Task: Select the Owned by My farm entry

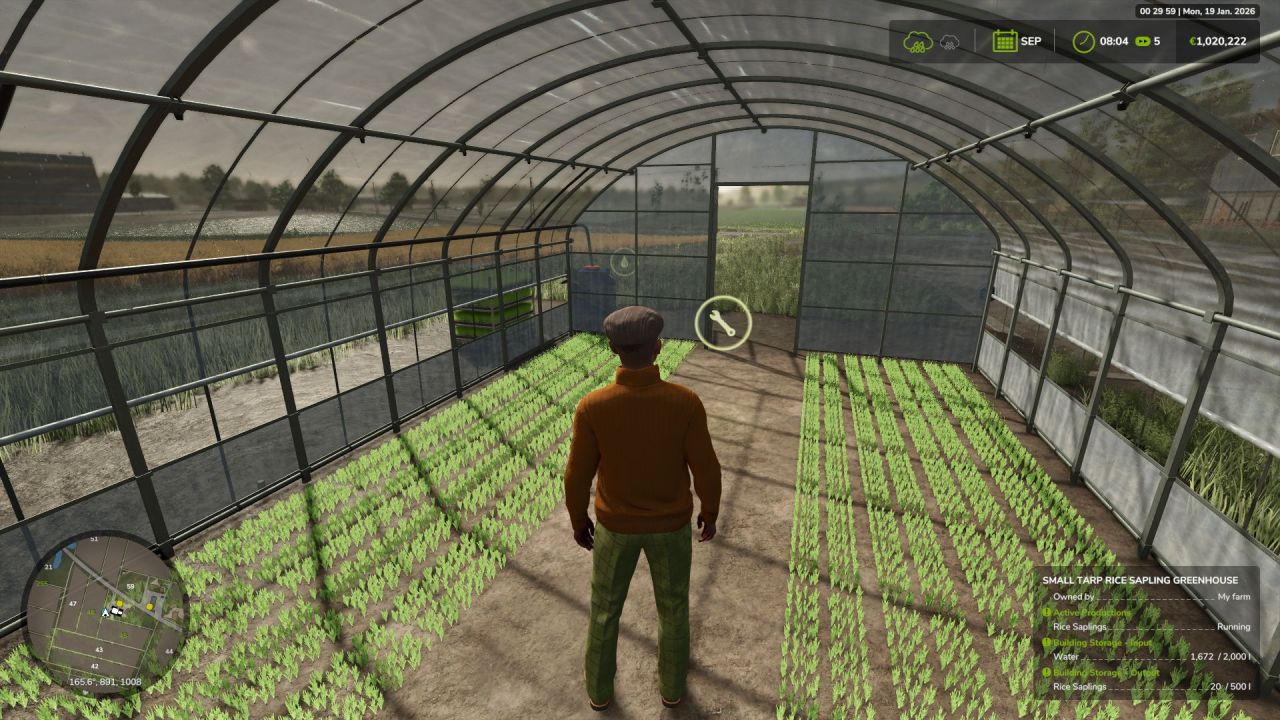Action: [x=1140, y=596]
